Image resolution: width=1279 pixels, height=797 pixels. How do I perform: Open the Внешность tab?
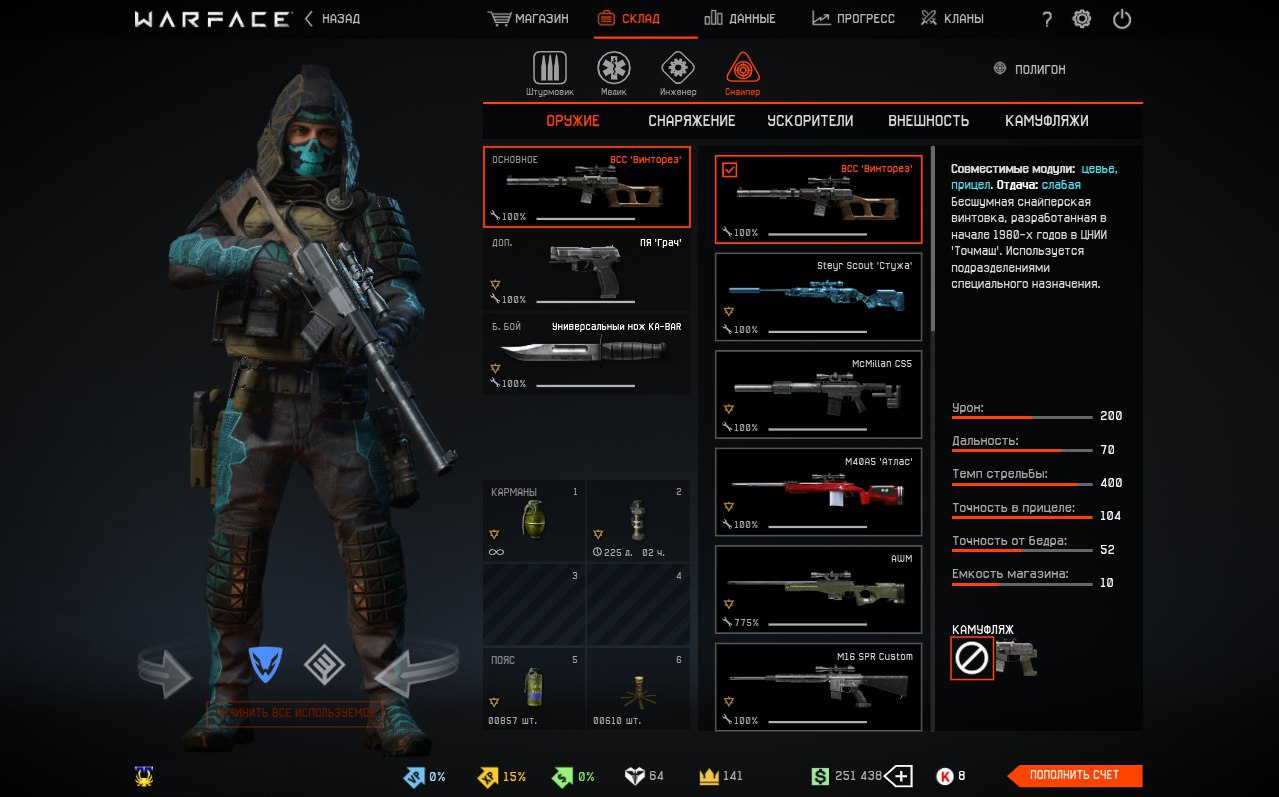tap(928, 121)
